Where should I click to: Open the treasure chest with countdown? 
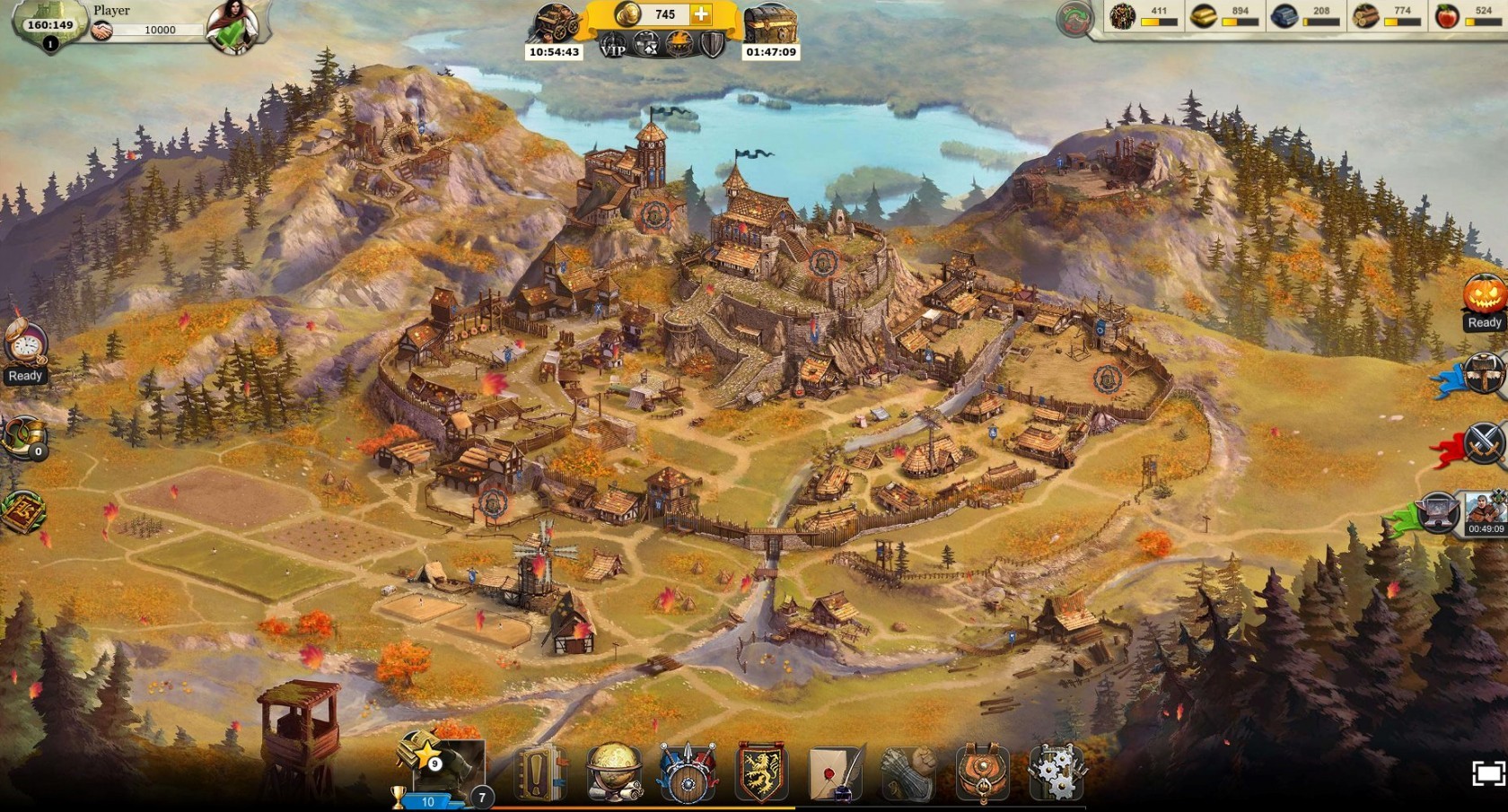click(769, 25)
